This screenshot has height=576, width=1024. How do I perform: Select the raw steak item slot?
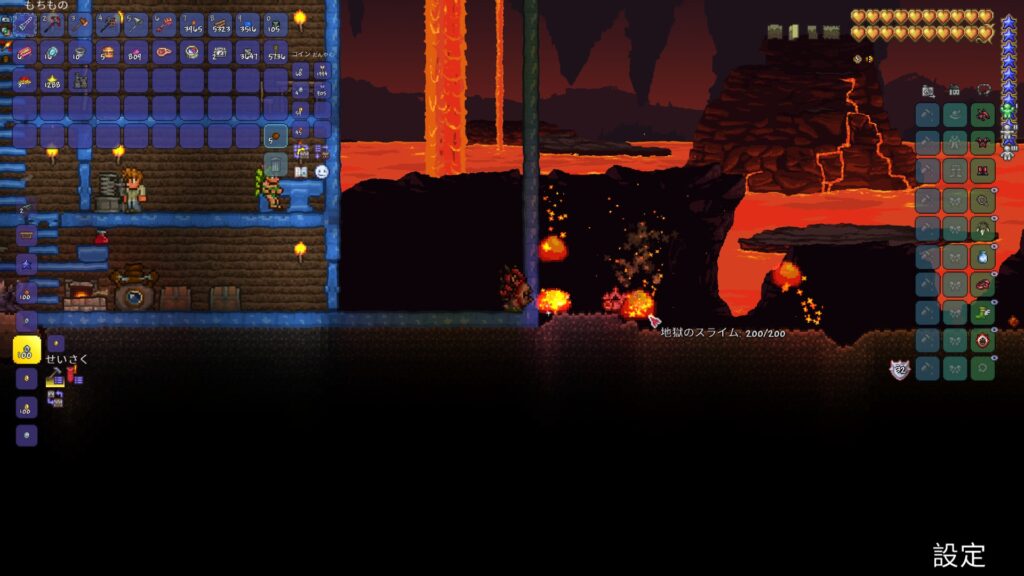(x=163, y=52)
